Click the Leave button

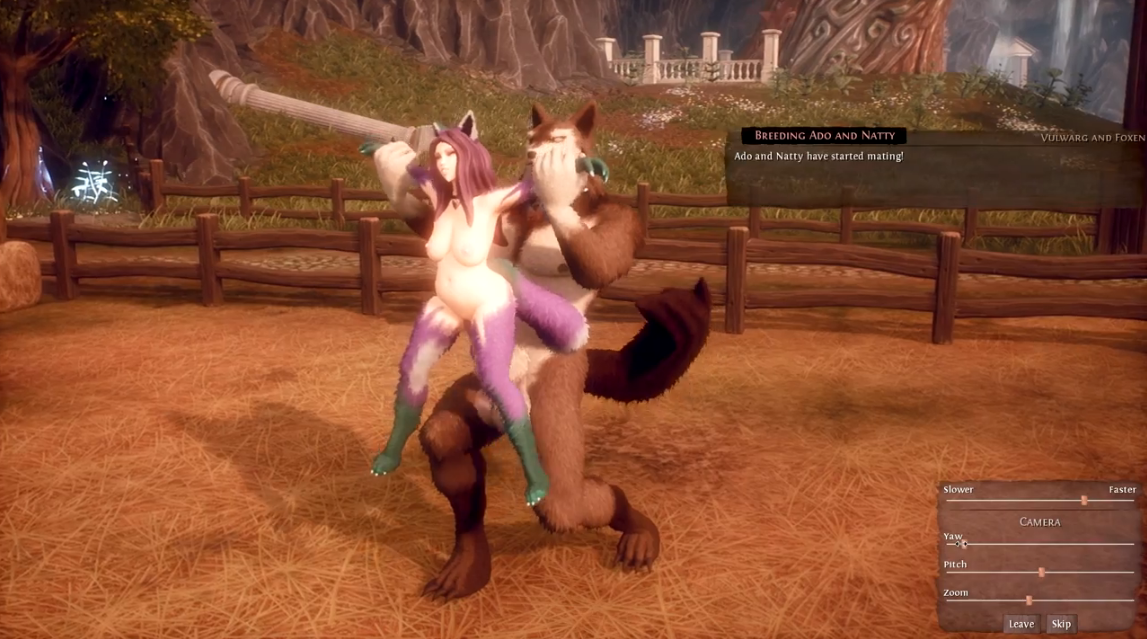click(1021, 624)
